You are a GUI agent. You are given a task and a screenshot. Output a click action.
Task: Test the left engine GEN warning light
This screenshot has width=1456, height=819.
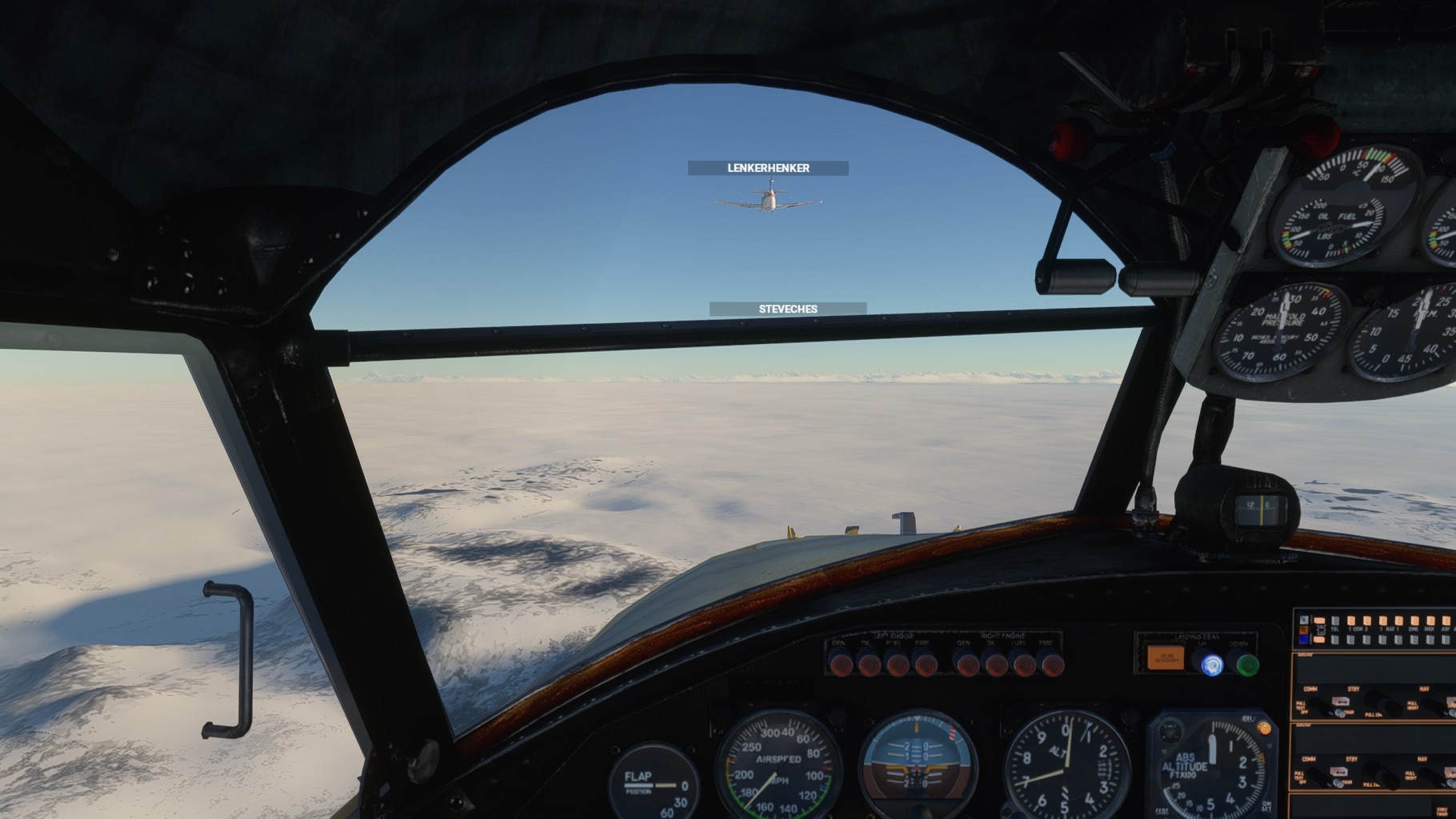840,663
